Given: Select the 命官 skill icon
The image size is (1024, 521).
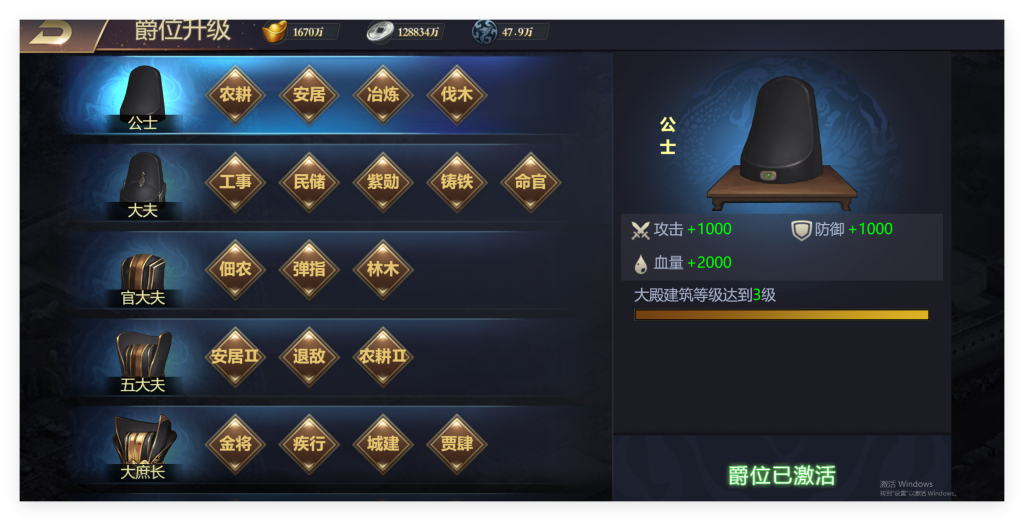Looking at the screenshot, I should pos(531,182).
